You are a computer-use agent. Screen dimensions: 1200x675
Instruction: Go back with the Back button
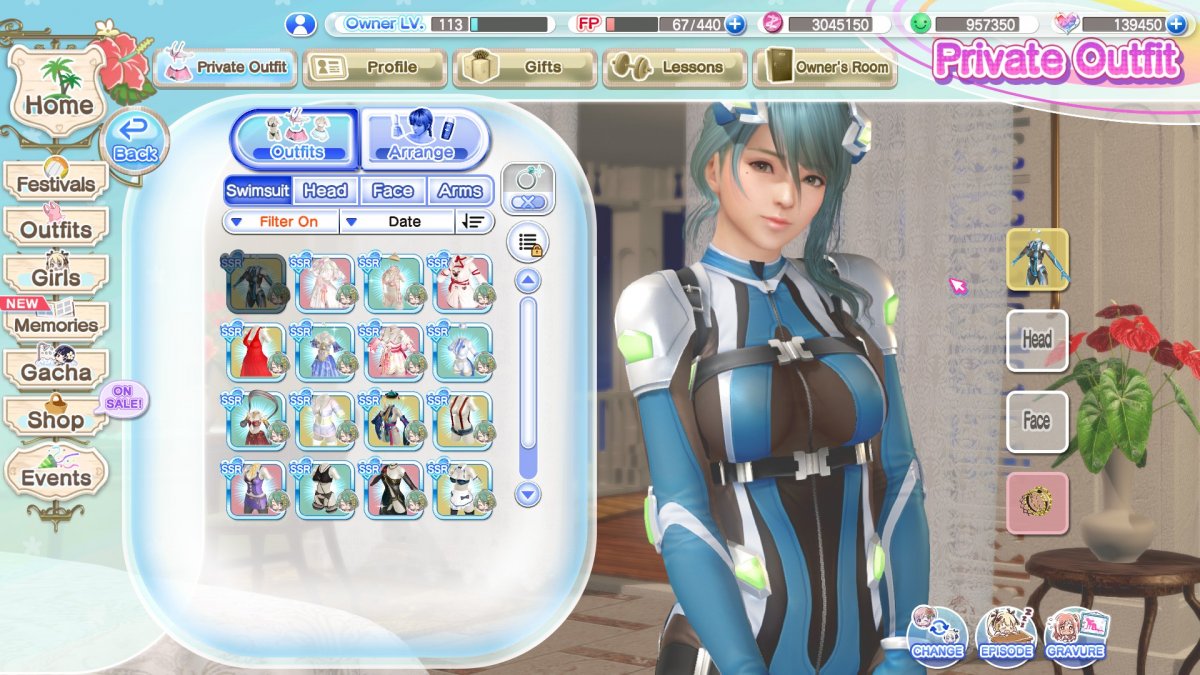(x=135, y=141)
